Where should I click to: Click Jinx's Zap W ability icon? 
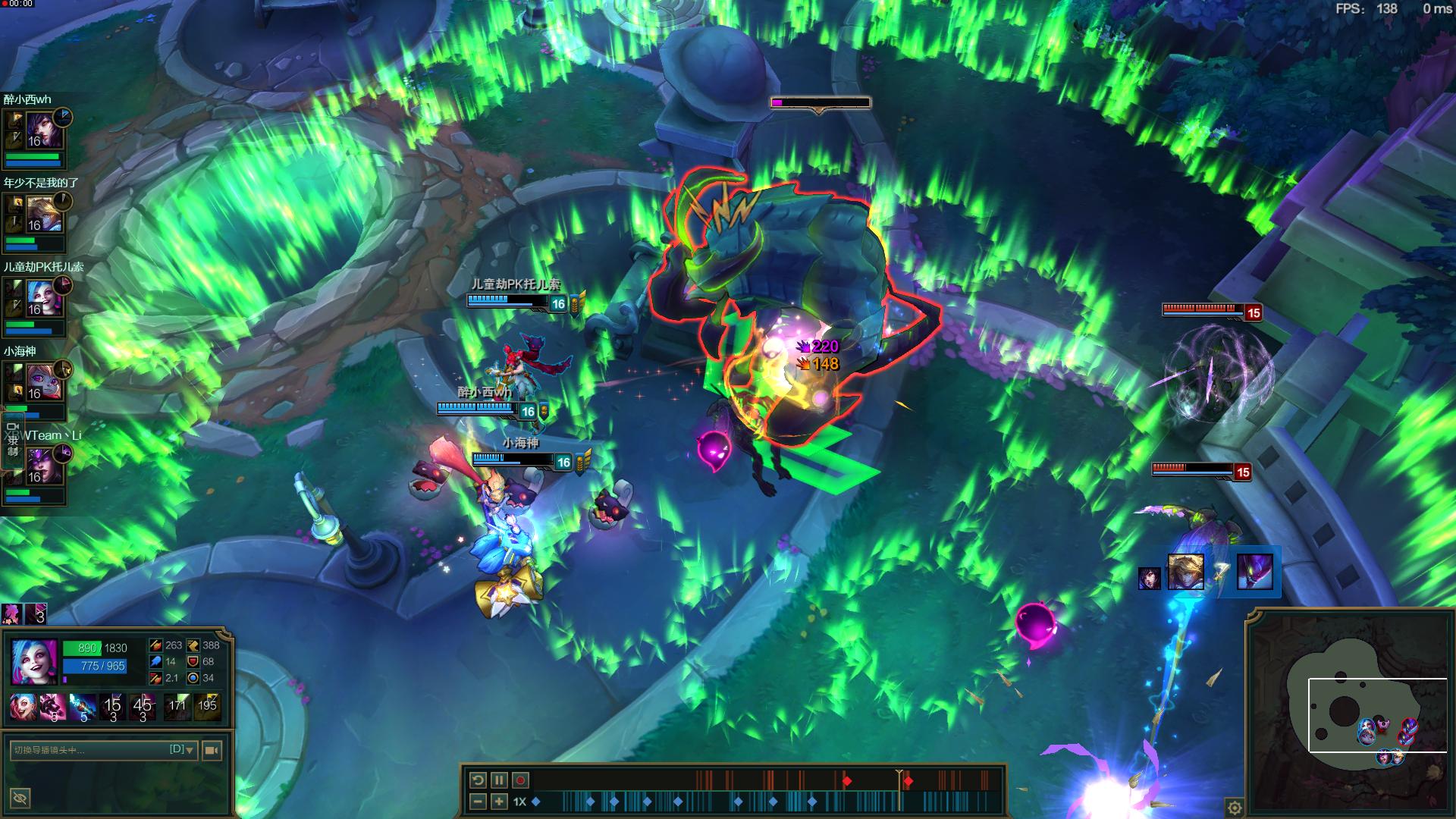tap(83, 706)
